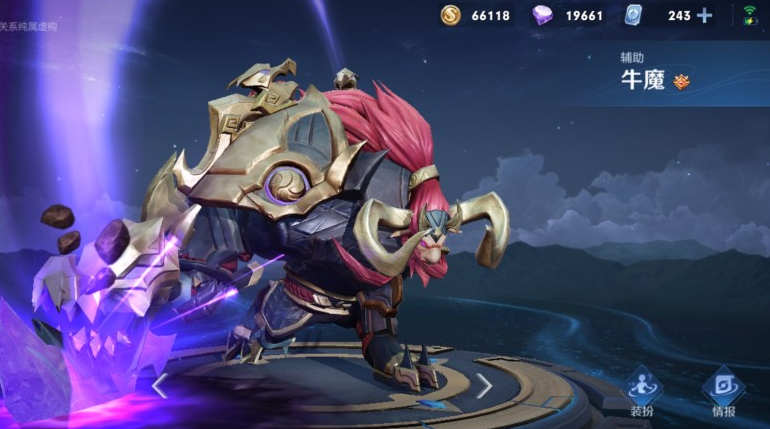This screenshot has width=770, height=429.
Task: Add more tickets with the plus button
Action: (705, 15)
